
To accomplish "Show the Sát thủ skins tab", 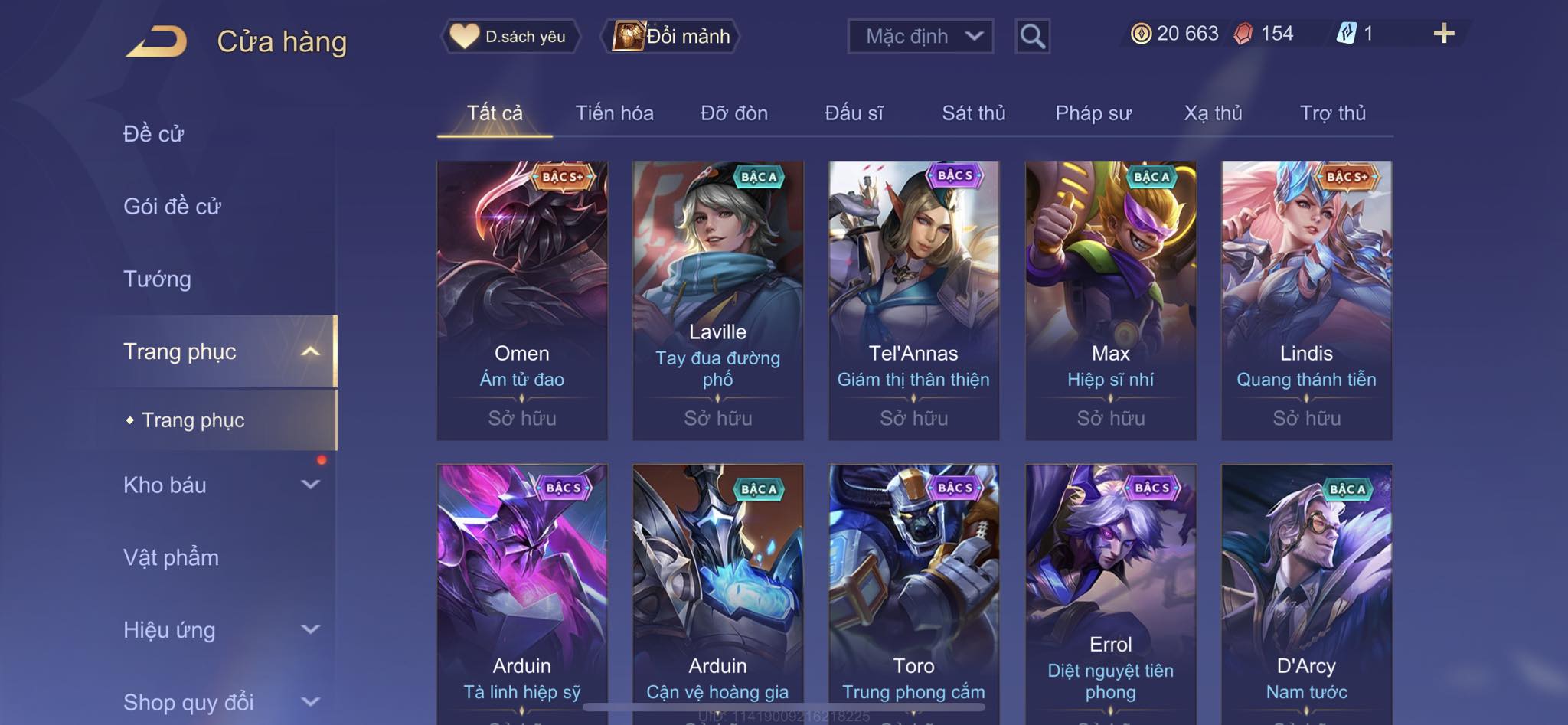I will tap(973, 113).
